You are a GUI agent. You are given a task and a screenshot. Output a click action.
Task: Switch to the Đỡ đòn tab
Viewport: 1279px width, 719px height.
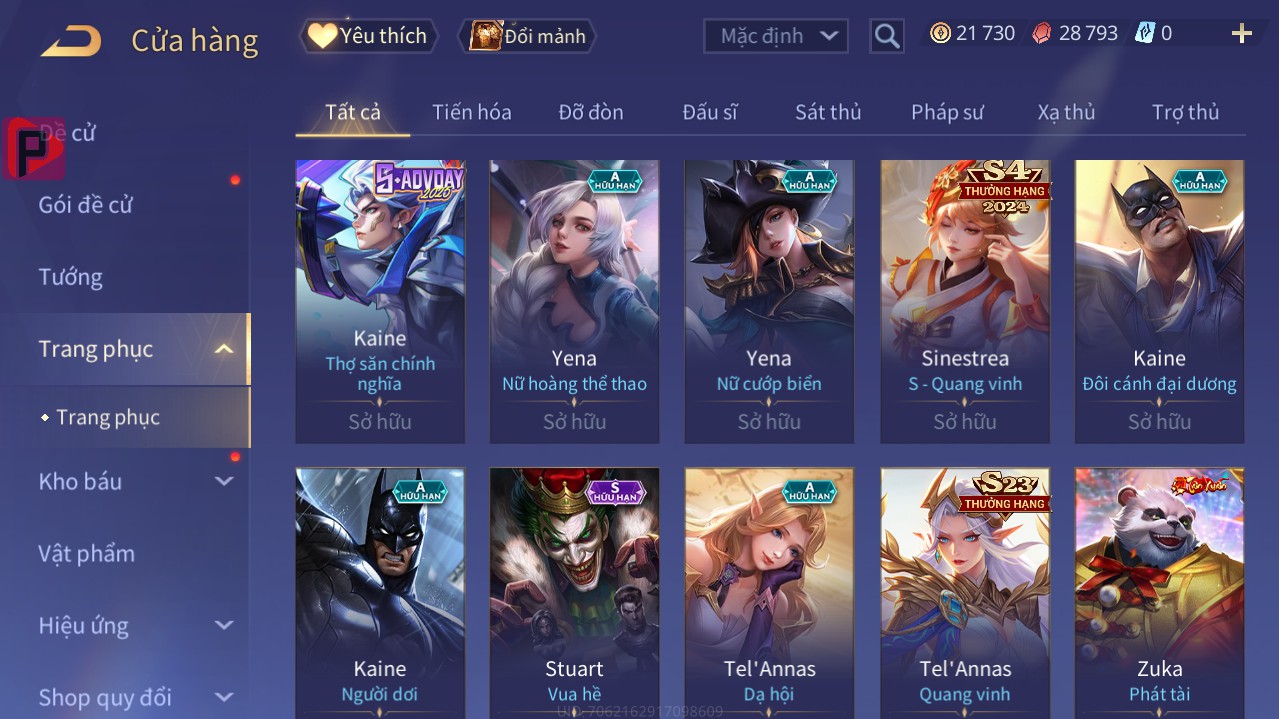tap(591, 112)
